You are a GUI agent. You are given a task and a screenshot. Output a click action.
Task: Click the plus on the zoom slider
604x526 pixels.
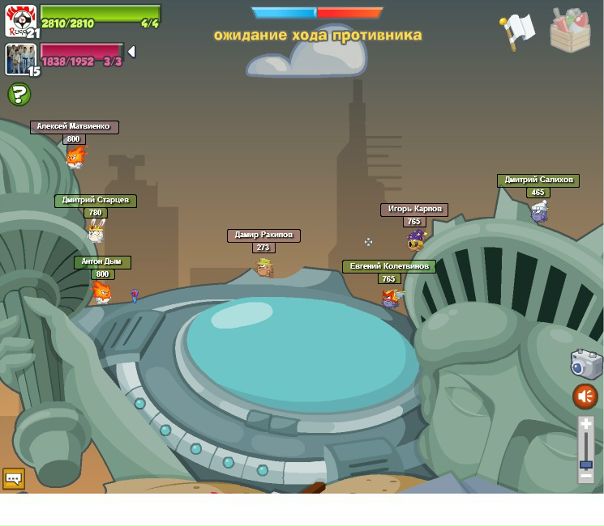(x=586, y=424)
